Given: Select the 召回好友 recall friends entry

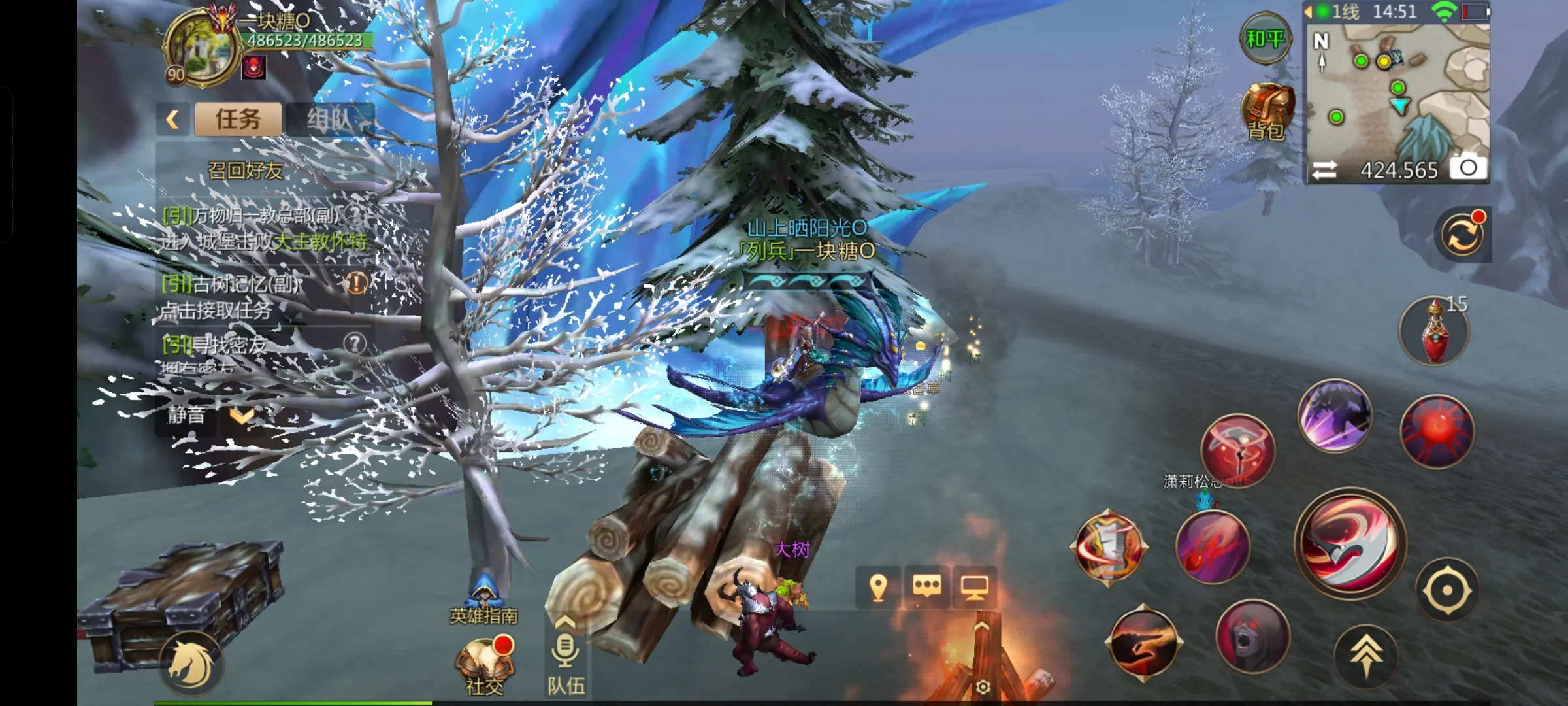Looking at the screenshot, I should point(246,171).
